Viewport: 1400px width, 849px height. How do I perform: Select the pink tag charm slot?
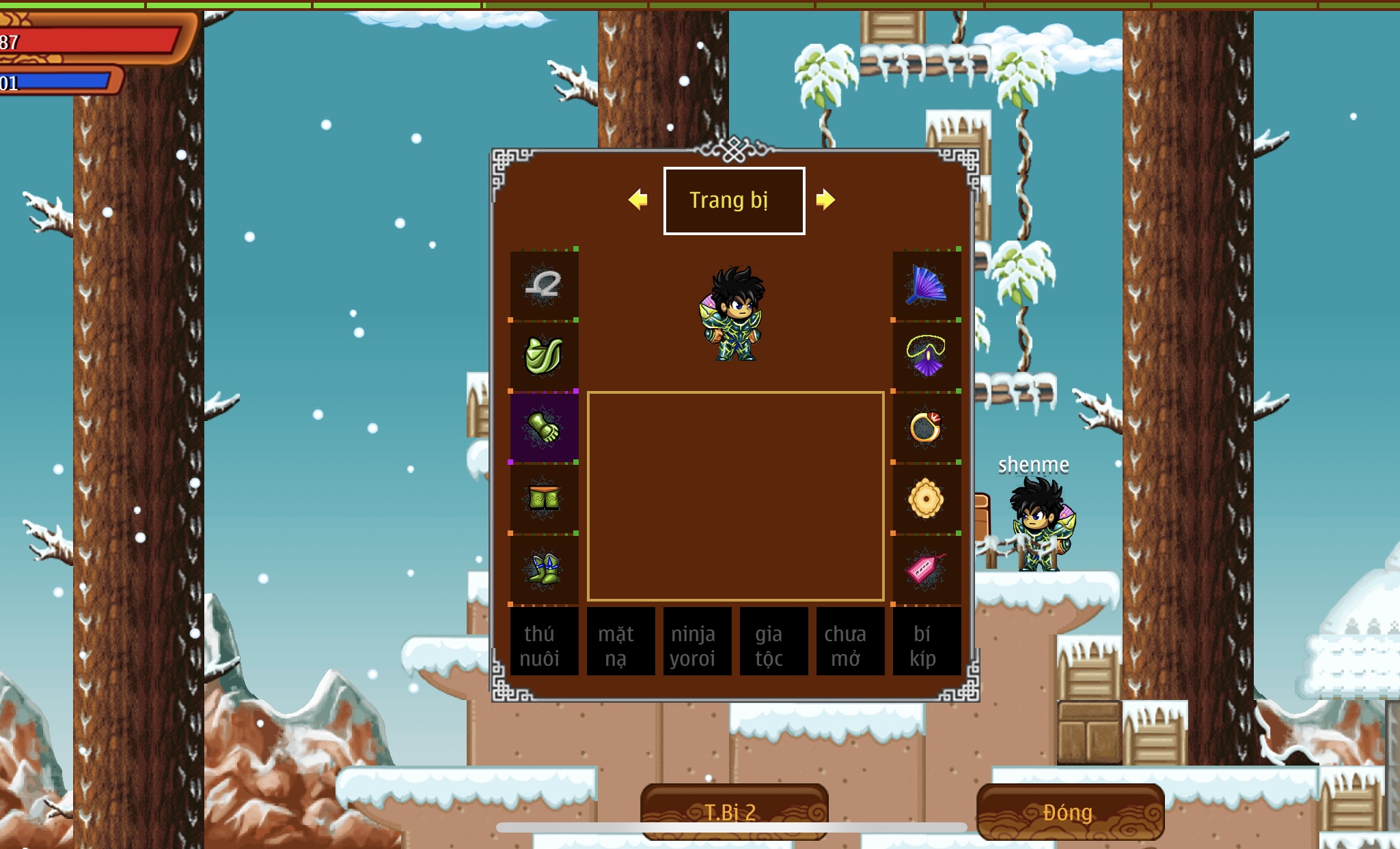(927, 569)
